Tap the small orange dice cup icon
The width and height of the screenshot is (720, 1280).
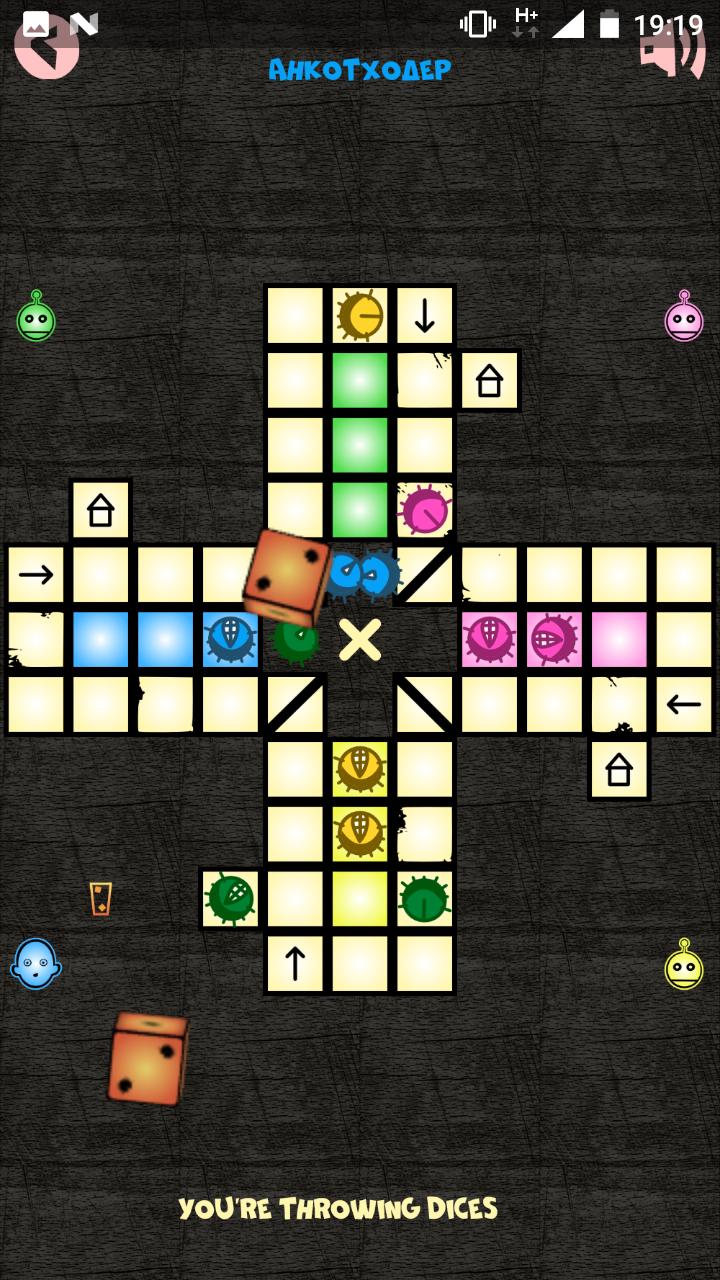(100, 898)
